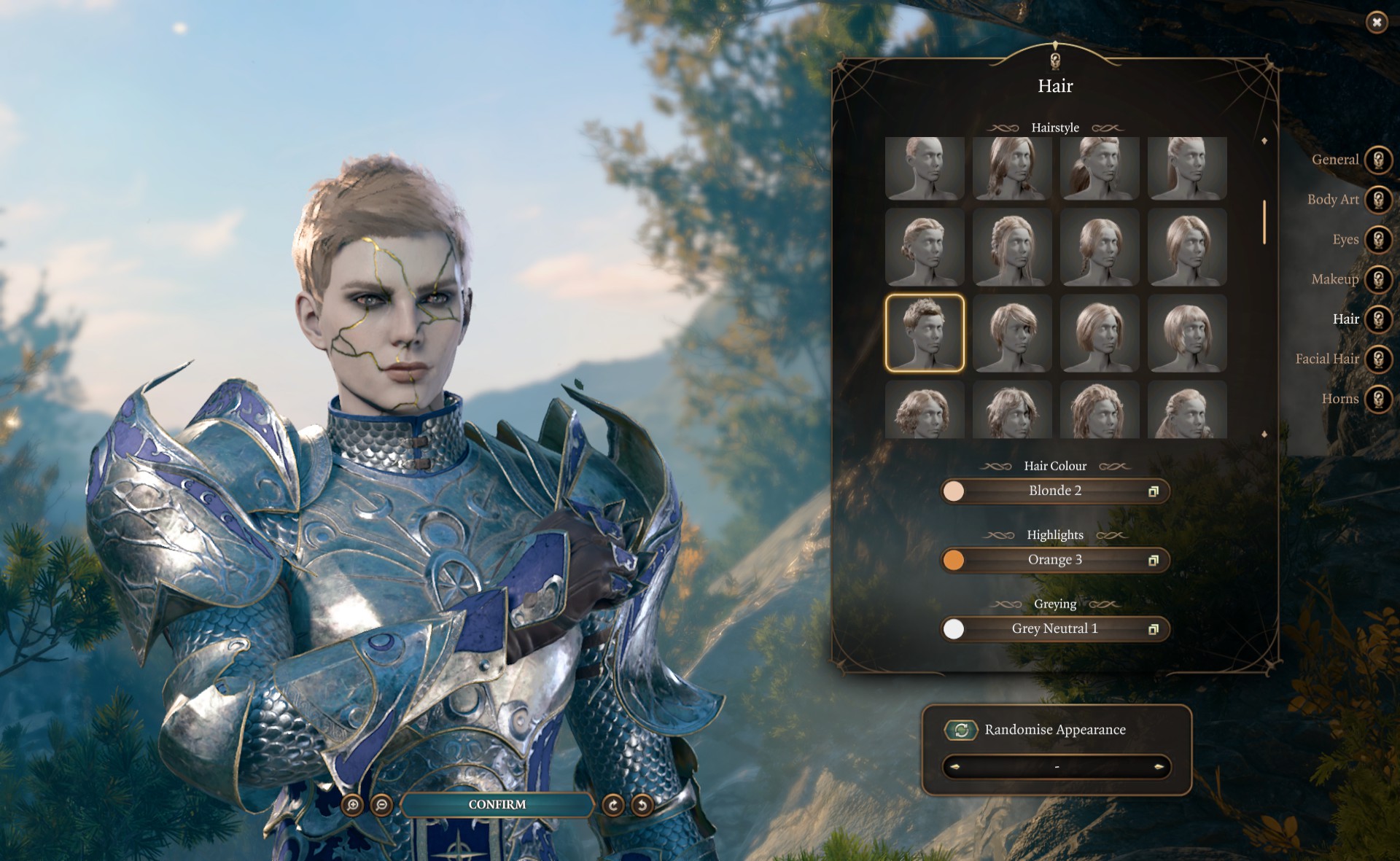
Task: Zoom out from the character
Action: click(381, 805)
